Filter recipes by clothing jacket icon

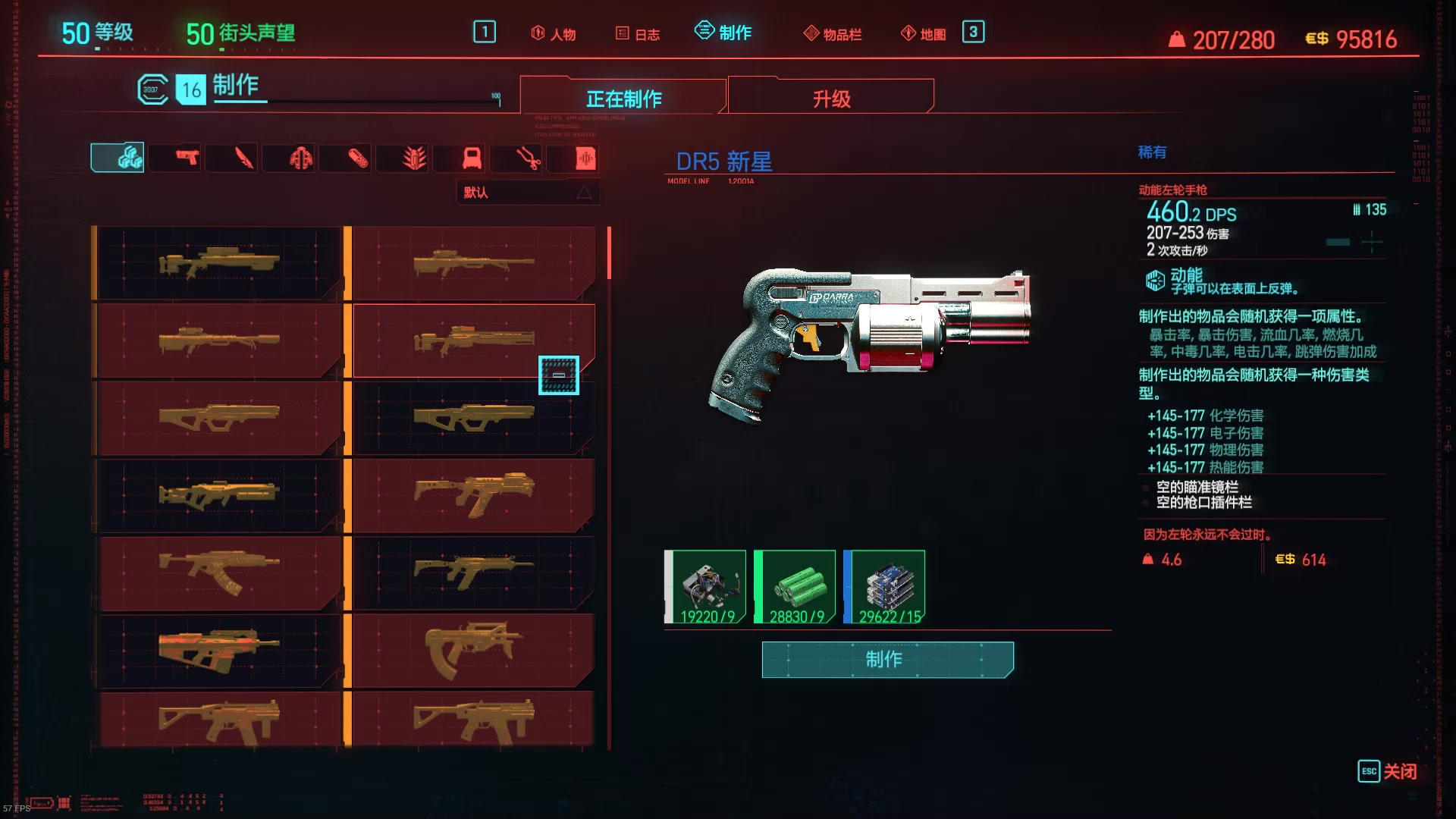click(300, 158)
